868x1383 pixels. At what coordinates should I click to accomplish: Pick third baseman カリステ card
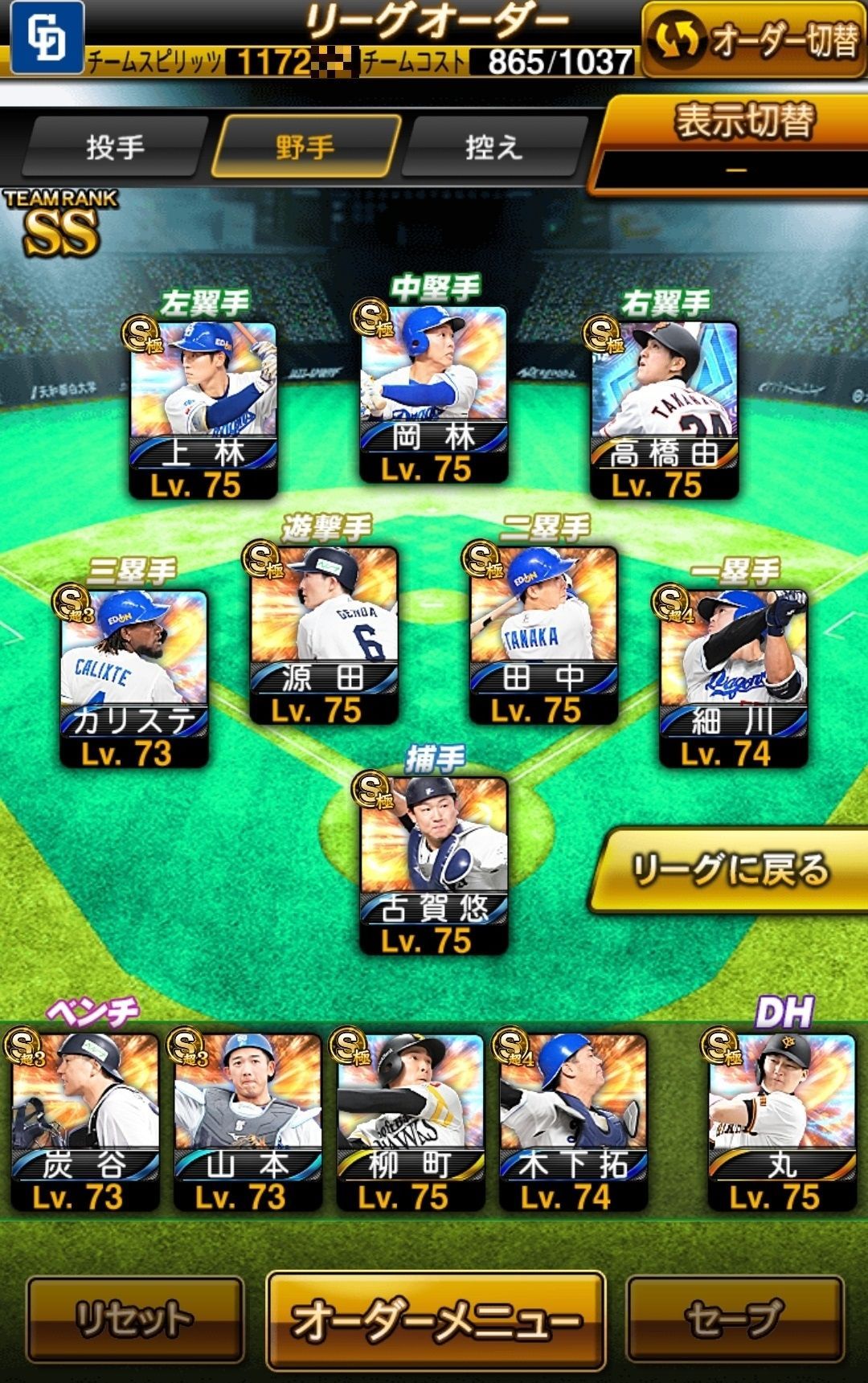click(134, 677)
